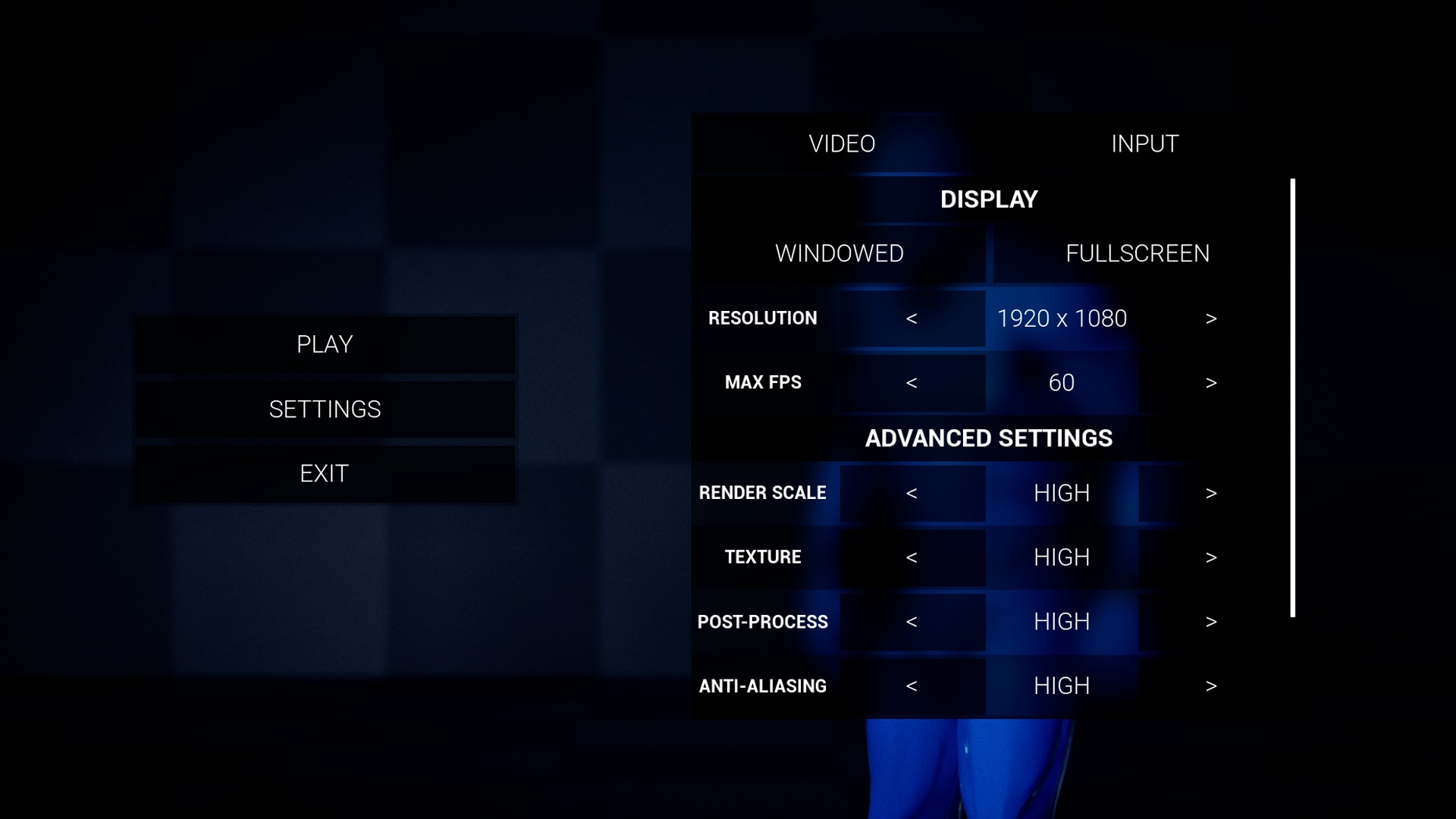
Task: Raise the Max FPS value
Action: (1211, 383)
